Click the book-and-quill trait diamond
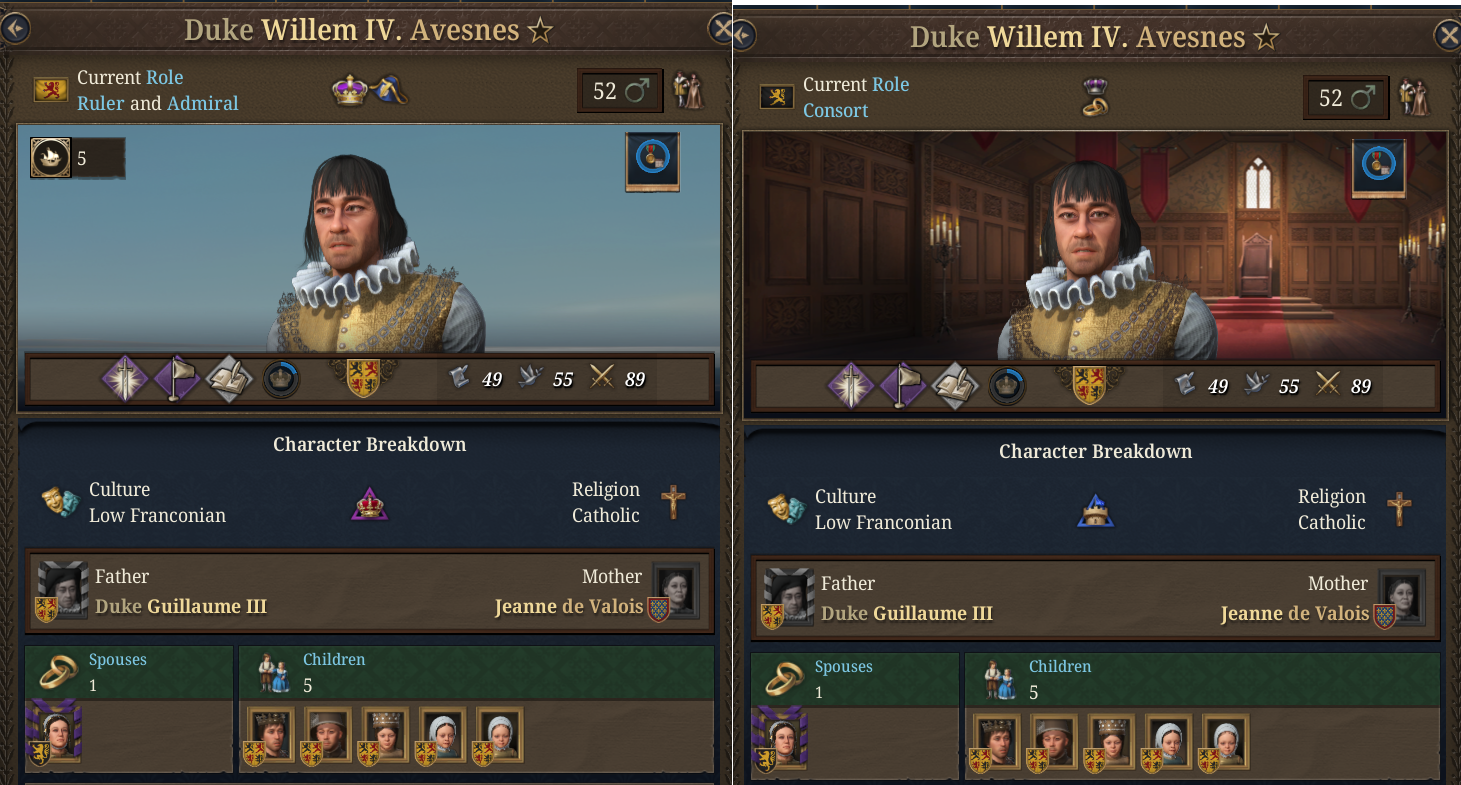Image resolution: width=1461 pixels, height=785 pixels. [x=229, y=379]
